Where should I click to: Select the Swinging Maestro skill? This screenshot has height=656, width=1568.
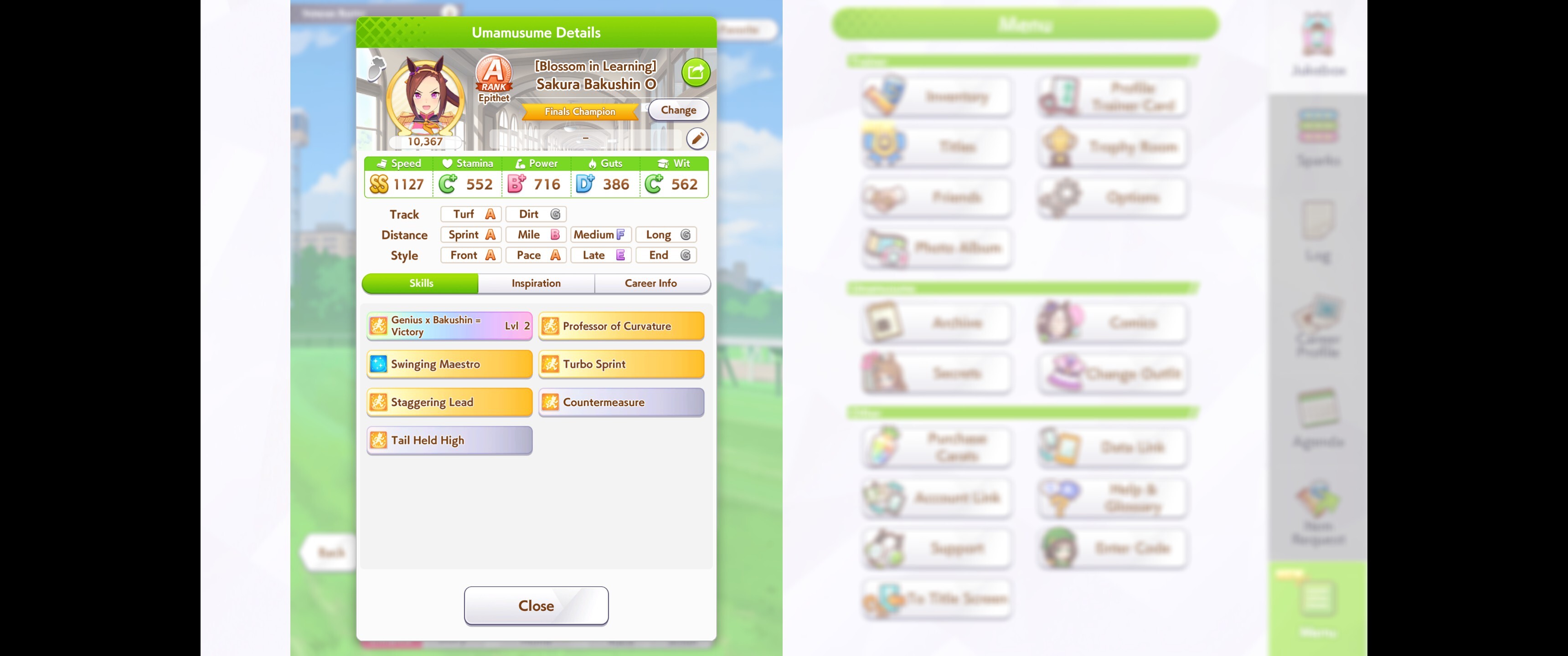point(449,364)
